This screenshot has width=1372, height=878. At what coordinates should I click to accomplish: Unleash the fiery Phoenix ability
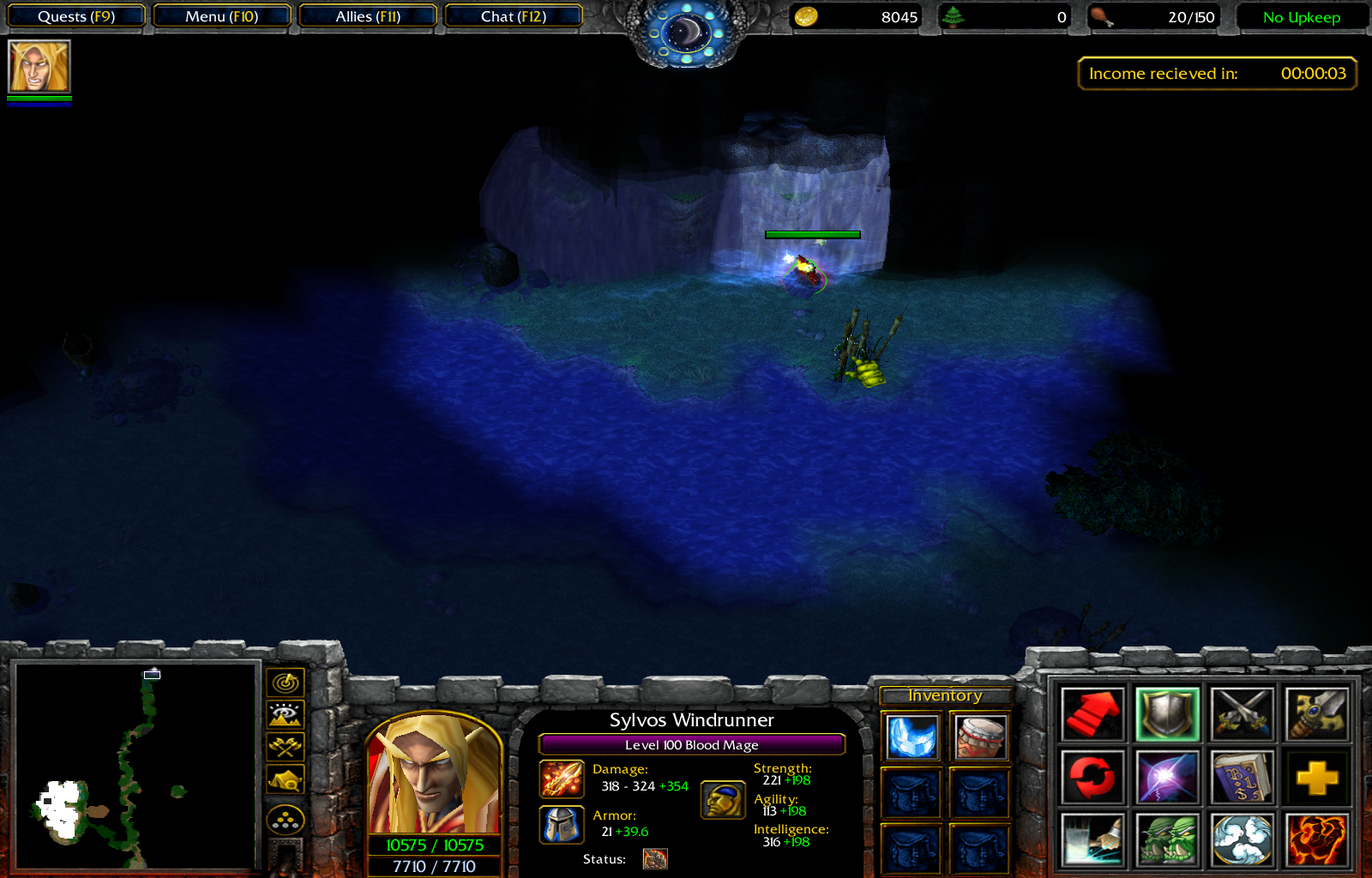(1316, 840)
